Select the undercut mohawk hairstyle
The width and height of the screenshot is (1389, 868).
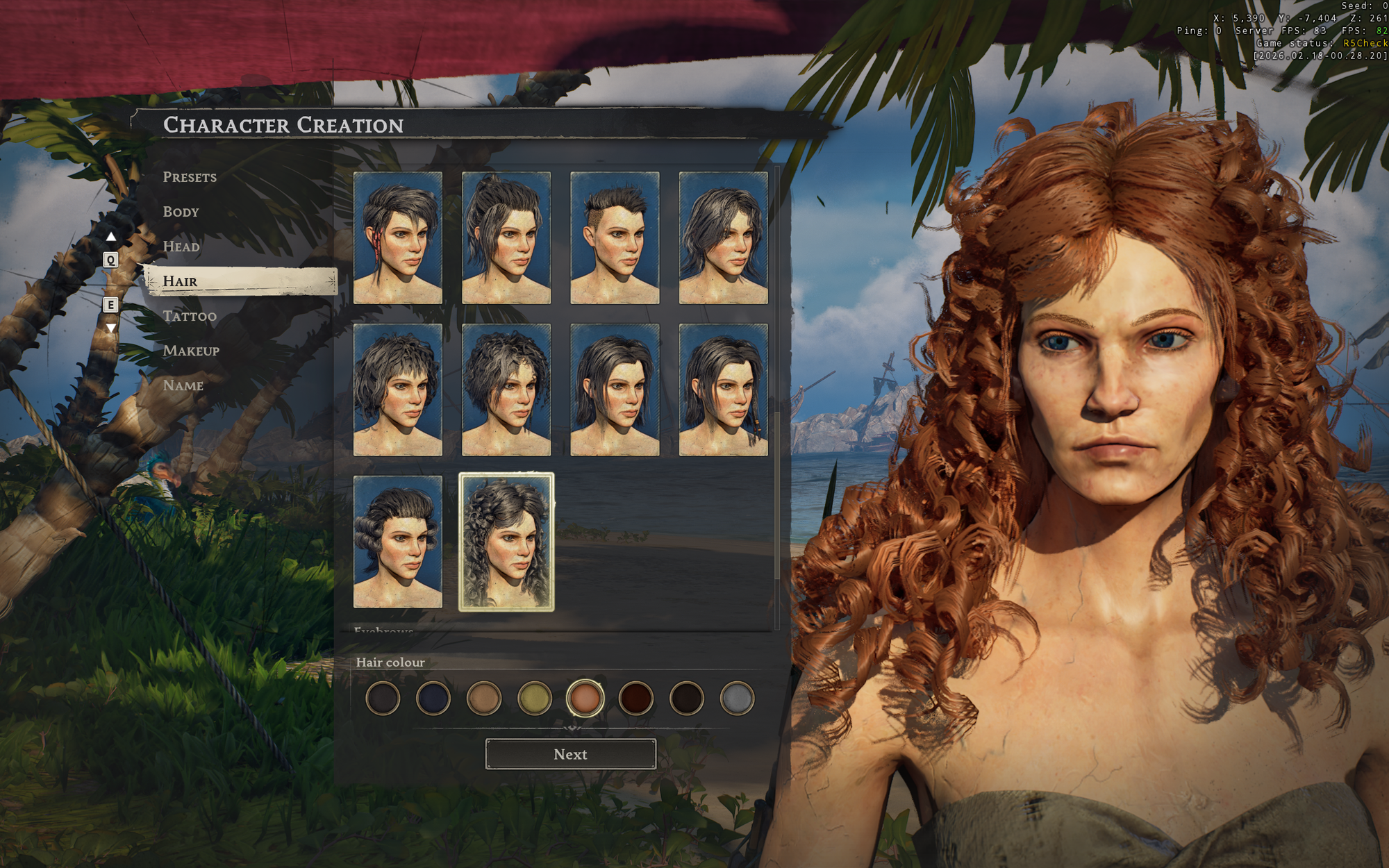pyautogui.click(x=615, y=237)
